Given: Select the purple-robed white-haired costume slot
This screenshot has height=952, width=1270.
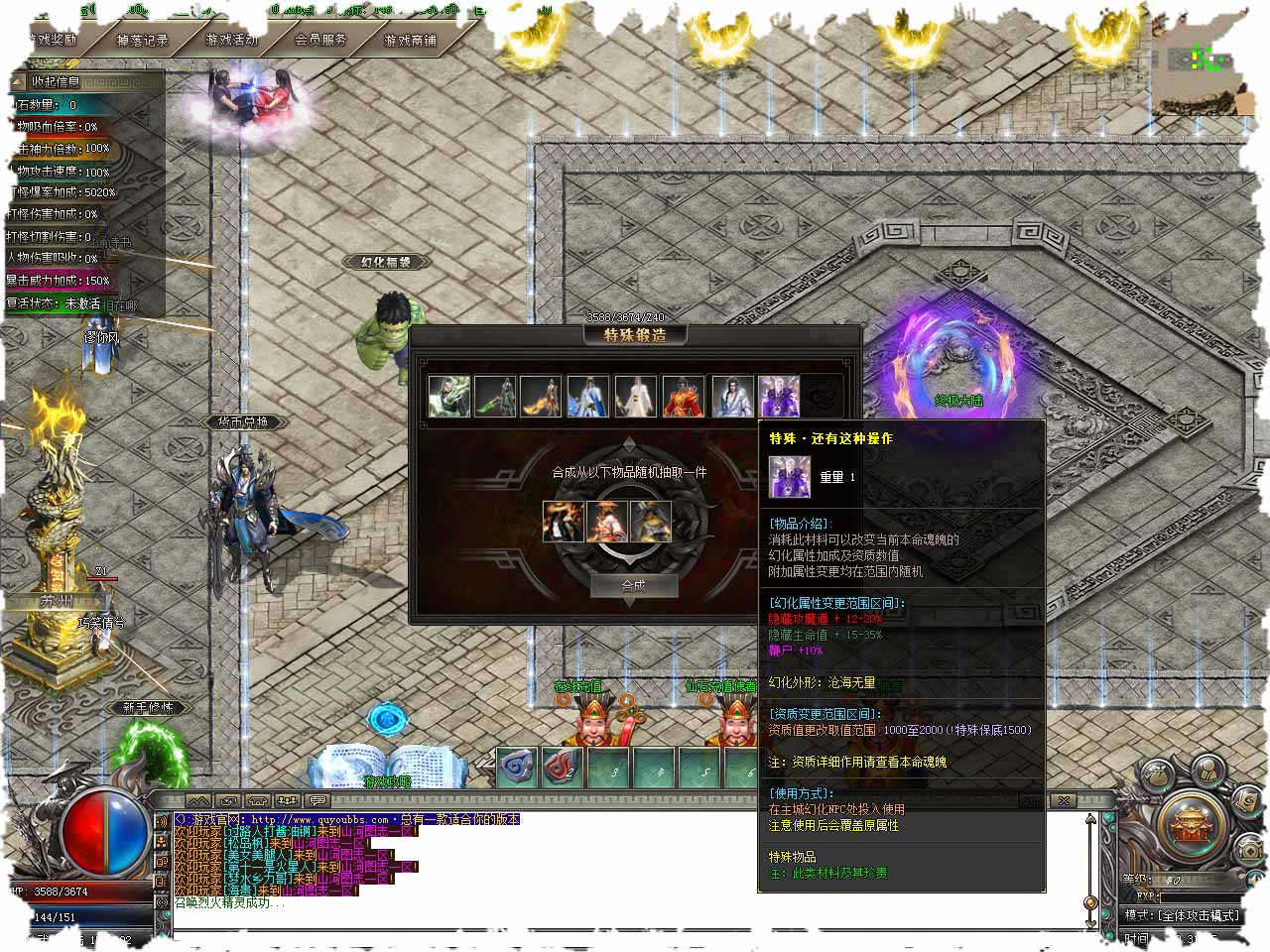Looking at the screenshot, I should click(x=779, y=396).
